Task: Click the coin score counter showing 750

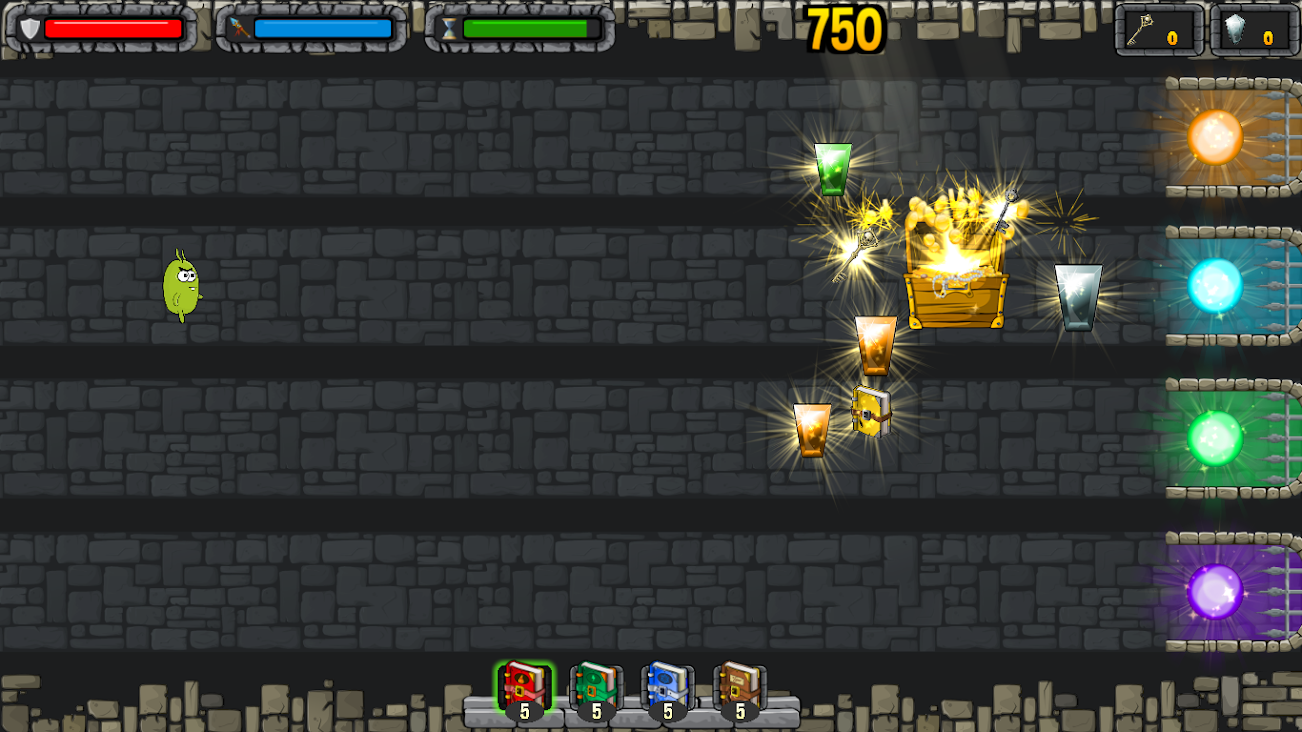Action: click(843, 29)
